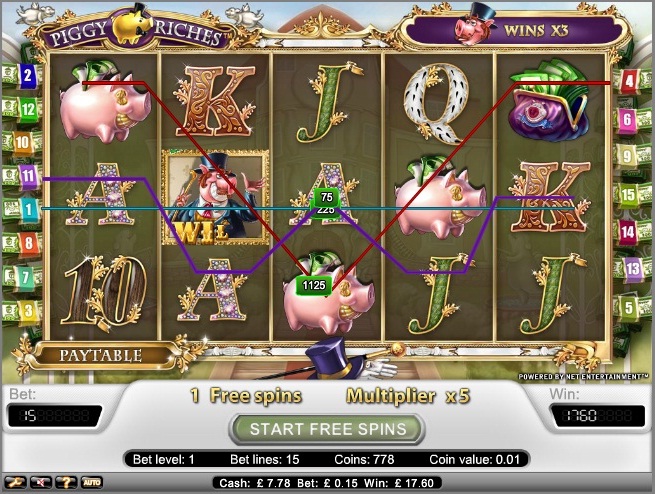Start the free spins
Screen dimensions: 655x494
click(x=328, y=429)
